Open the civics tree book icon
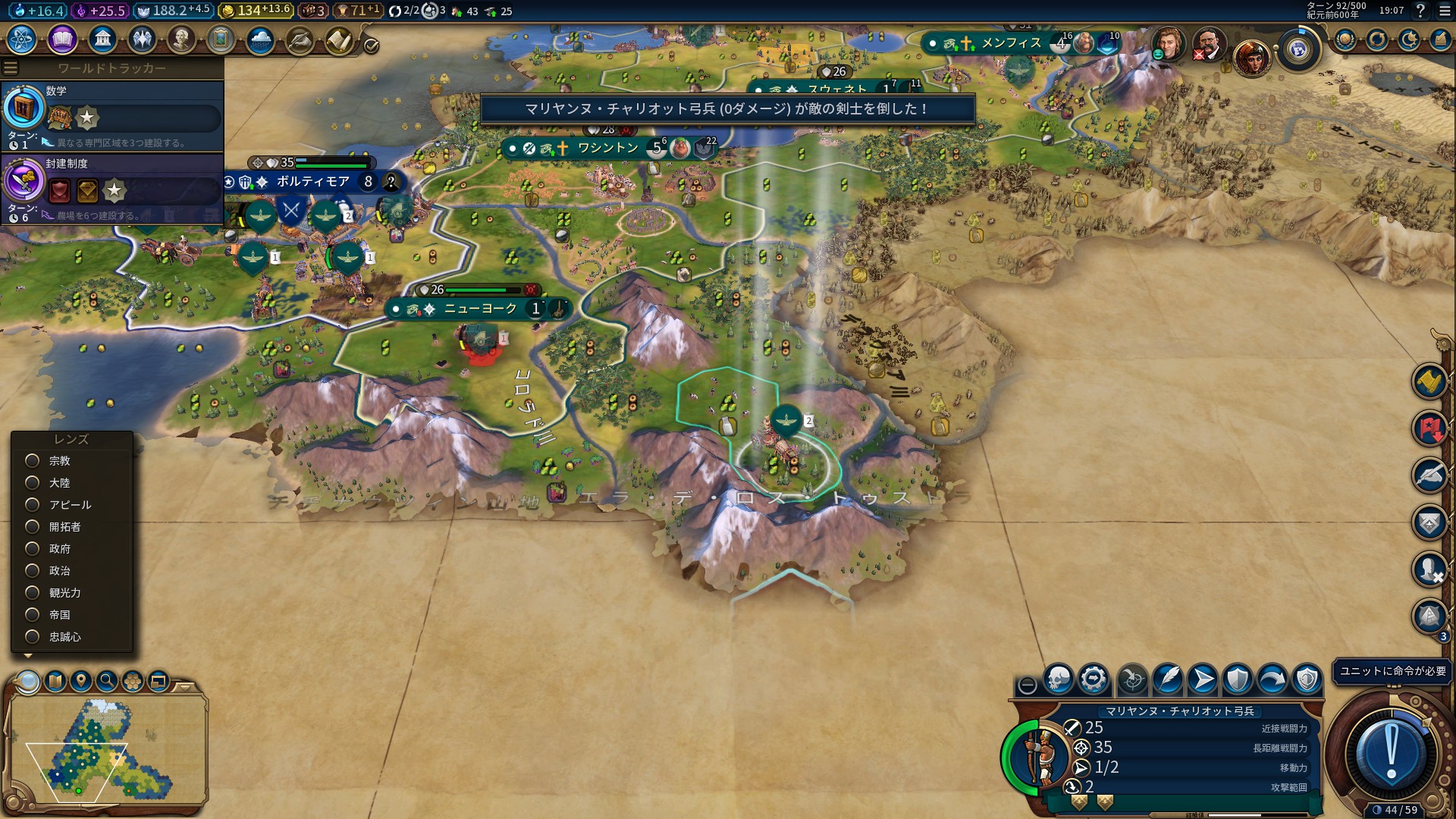 click(62, 39)
